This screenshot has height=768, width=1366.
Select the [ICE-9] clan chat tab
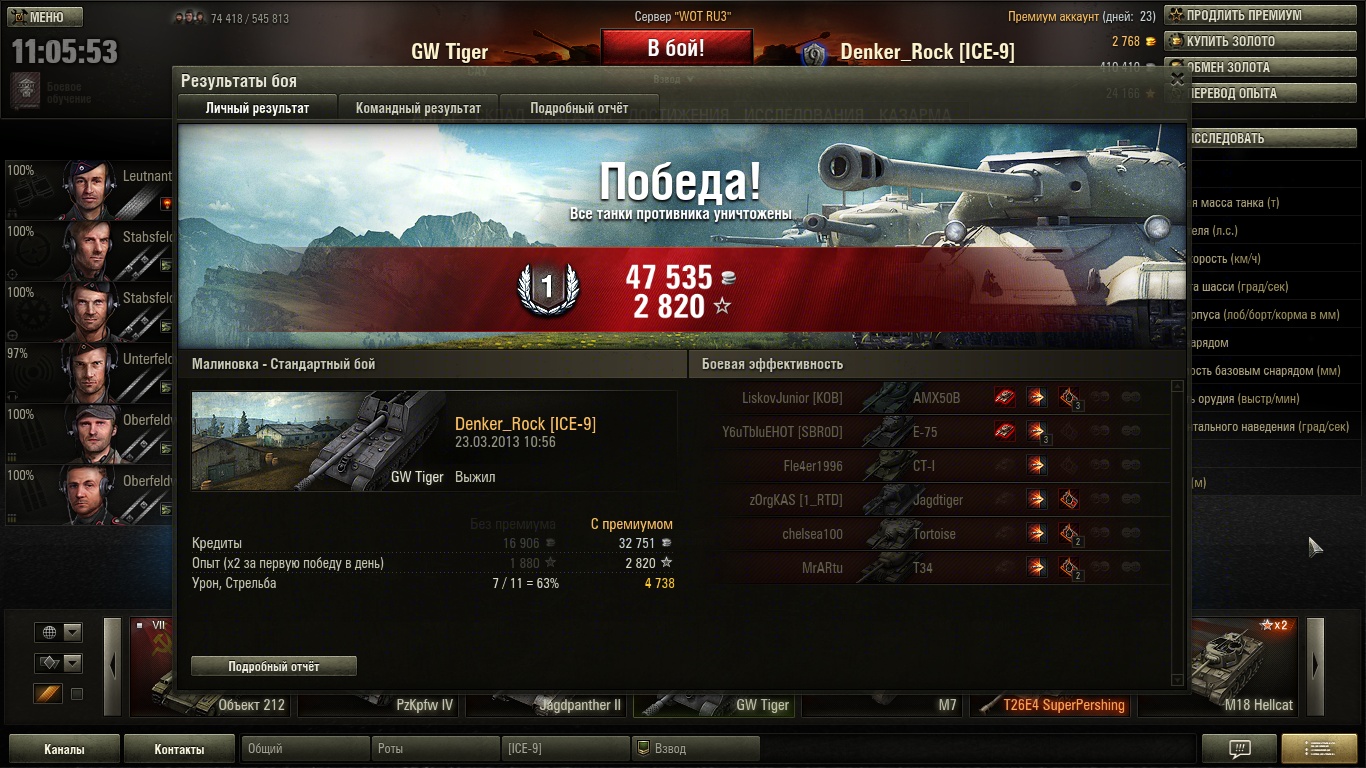tap(565, 749)
